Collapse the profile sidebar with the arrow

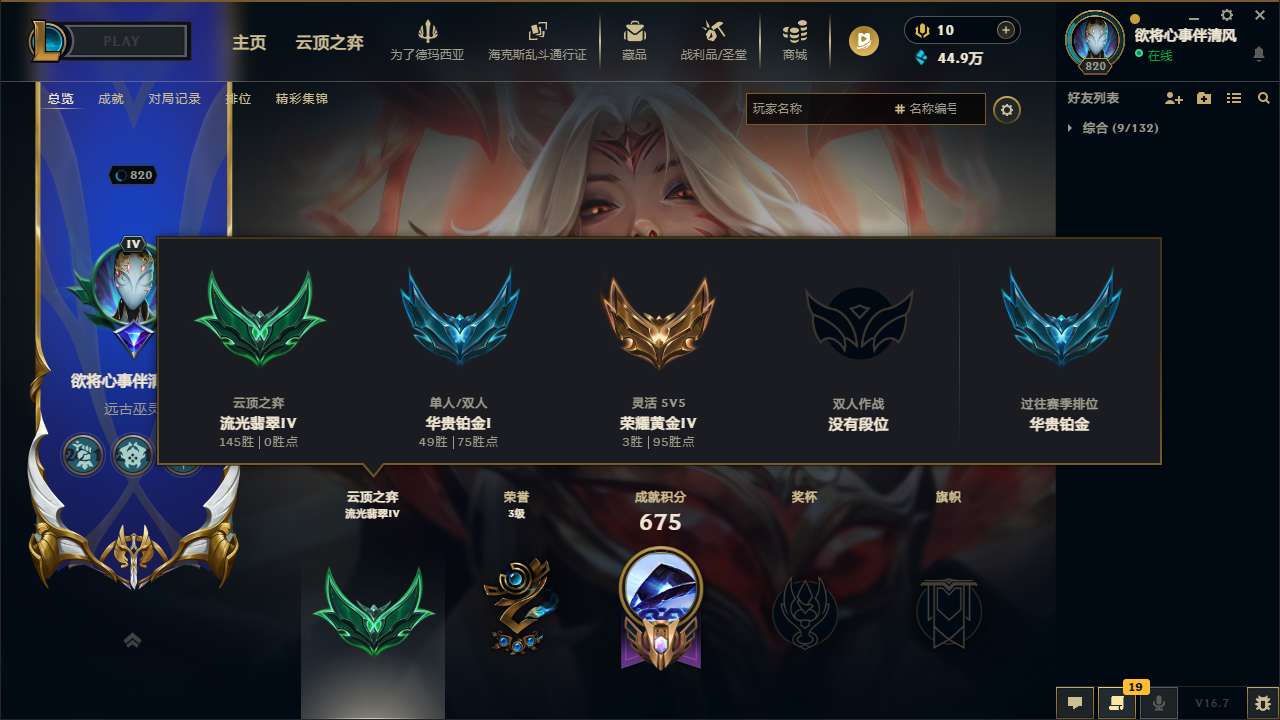tap(132, 639)
